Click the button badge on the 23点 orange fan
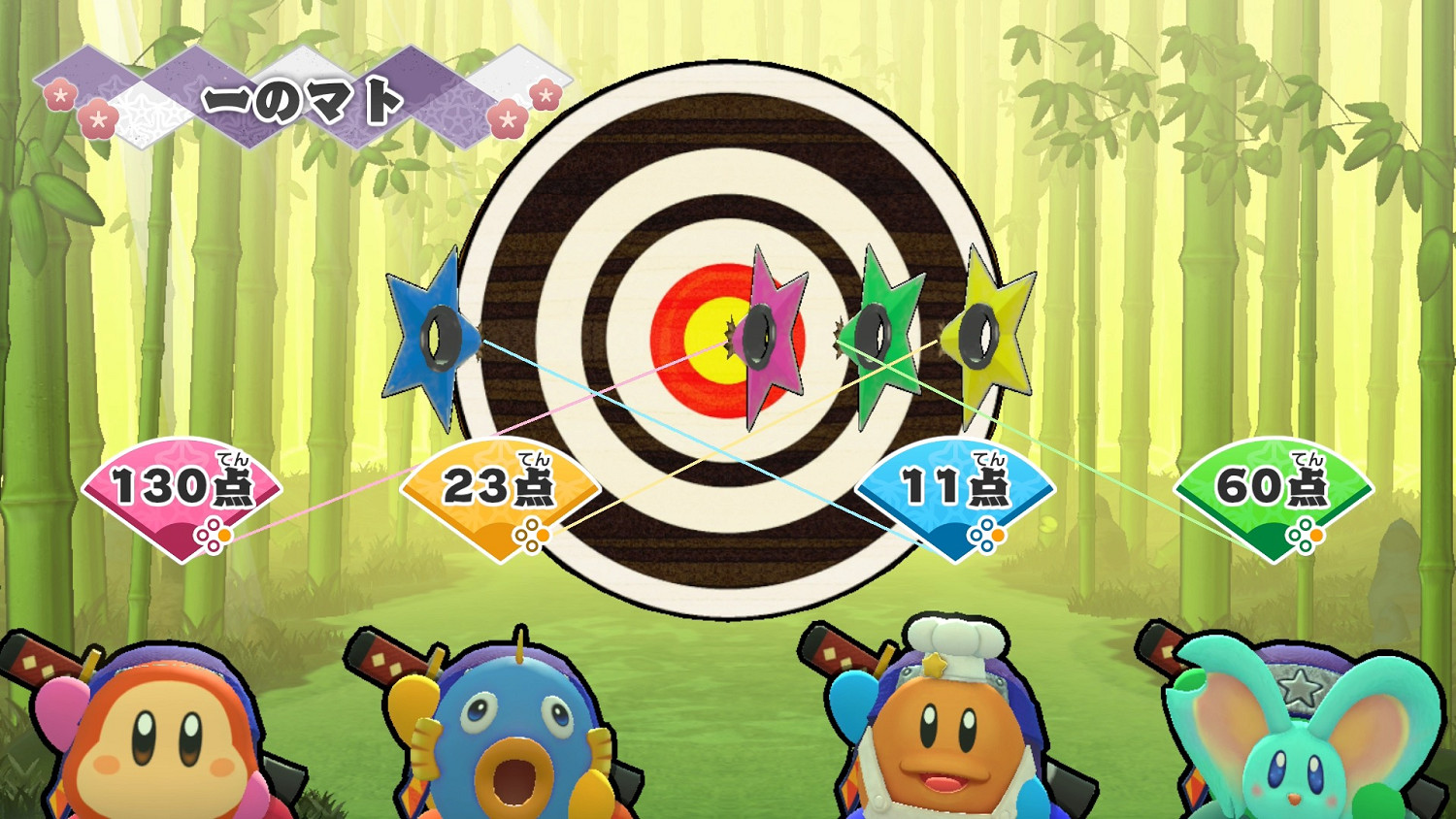The width and height of the screenshot is (1456, 819). click(x=533, y=531)
